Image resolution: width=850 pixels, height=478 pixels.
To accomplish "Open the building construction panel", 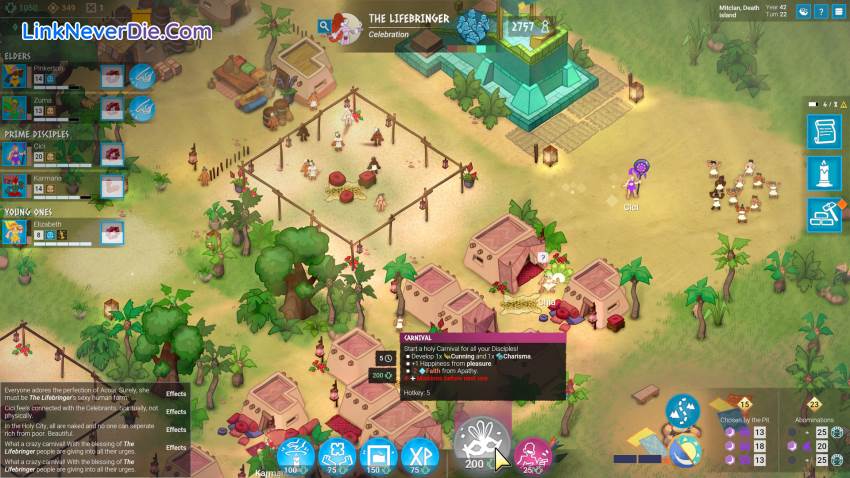I will pyautogui.click(x=823, y=215).
